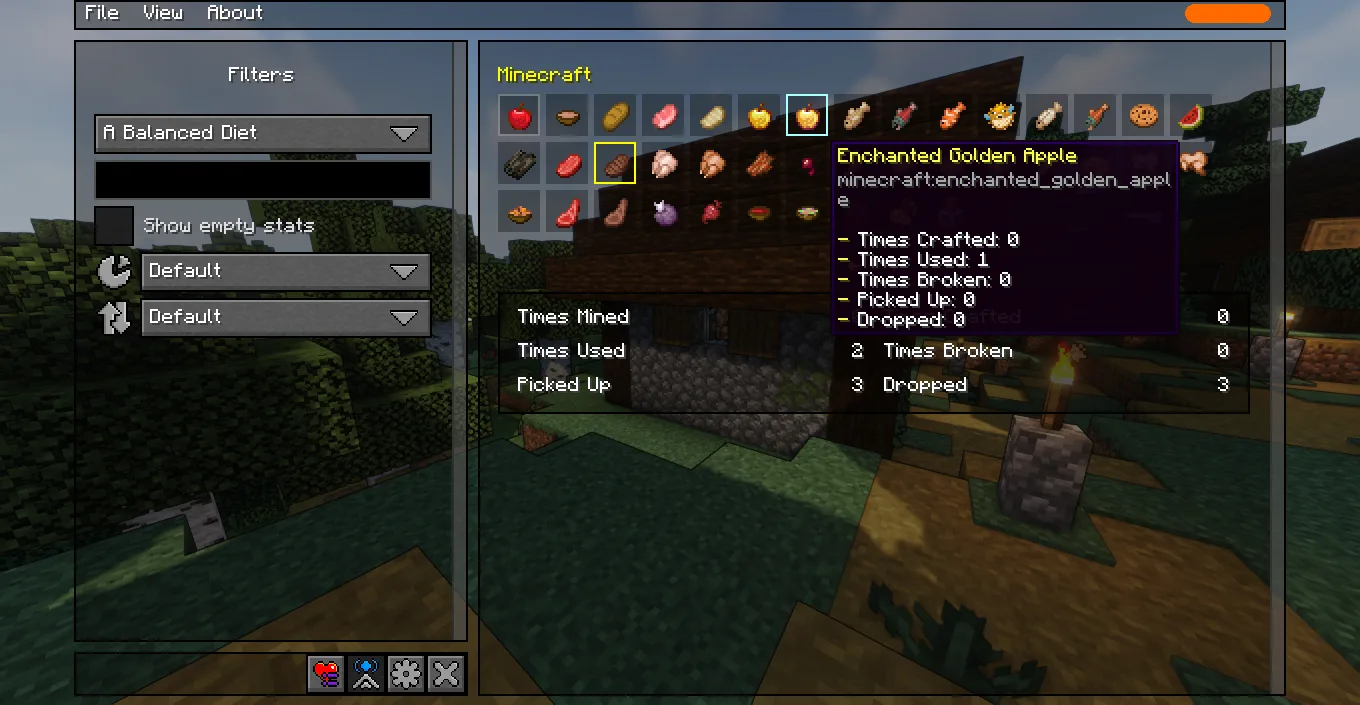Select the yellow-highlighted cooked beef slot
The height and width of the screenshot is (705, 1360).
[615, 163]
